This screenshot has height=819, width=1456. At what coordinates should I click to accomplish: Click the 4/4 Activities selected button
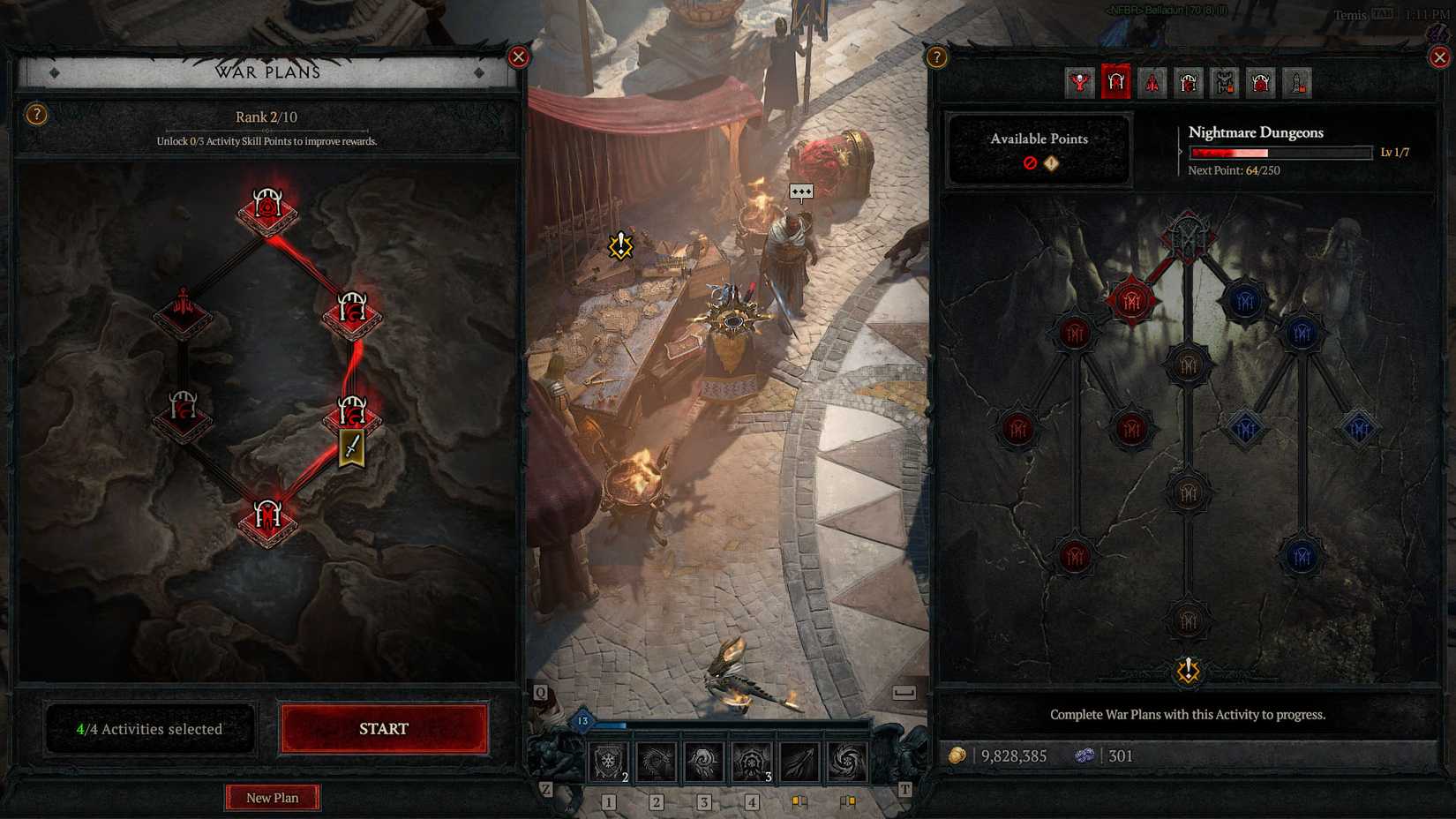[150, 728]
